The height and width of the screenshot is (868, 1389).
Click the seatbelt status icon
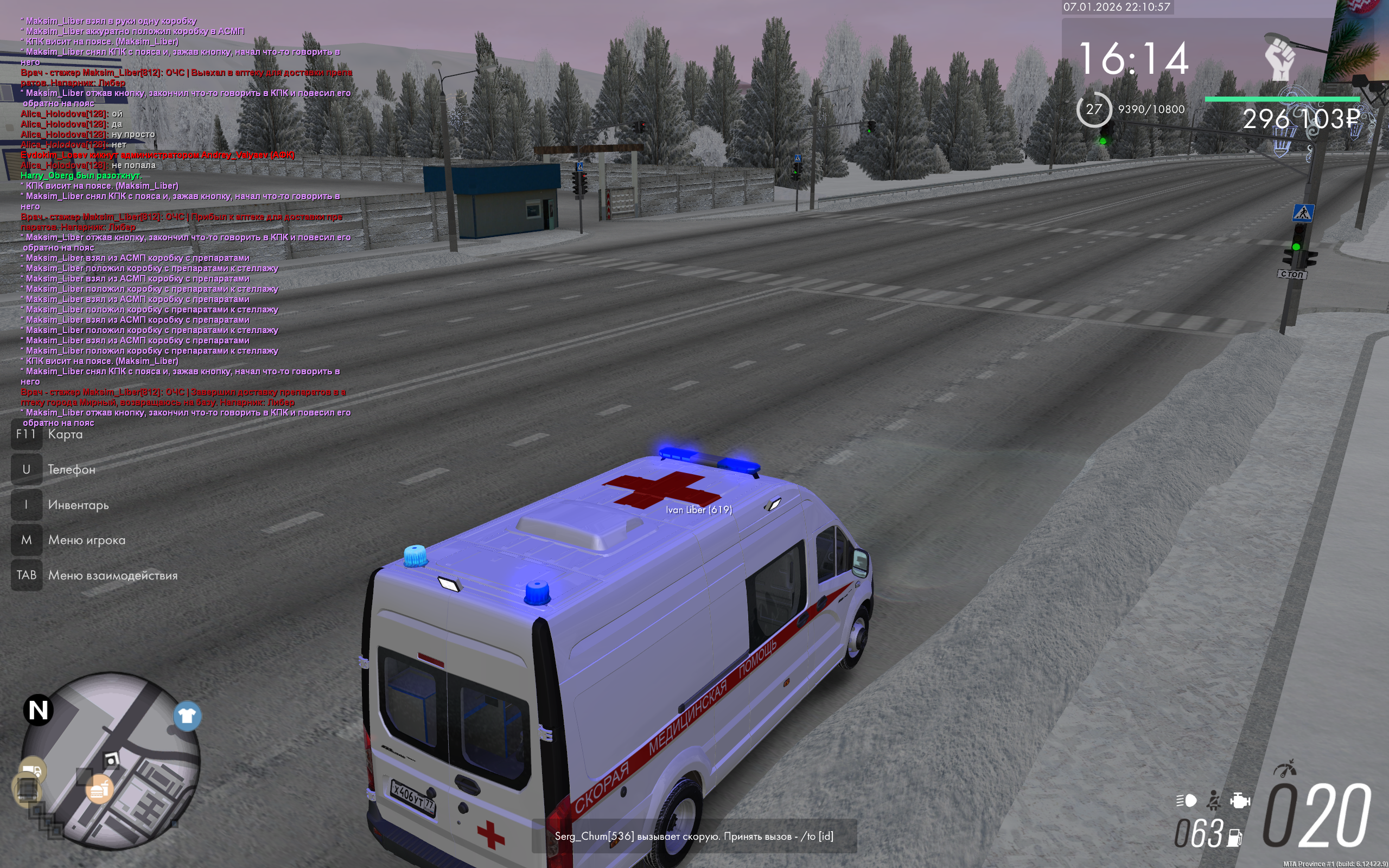(1213, 800)
